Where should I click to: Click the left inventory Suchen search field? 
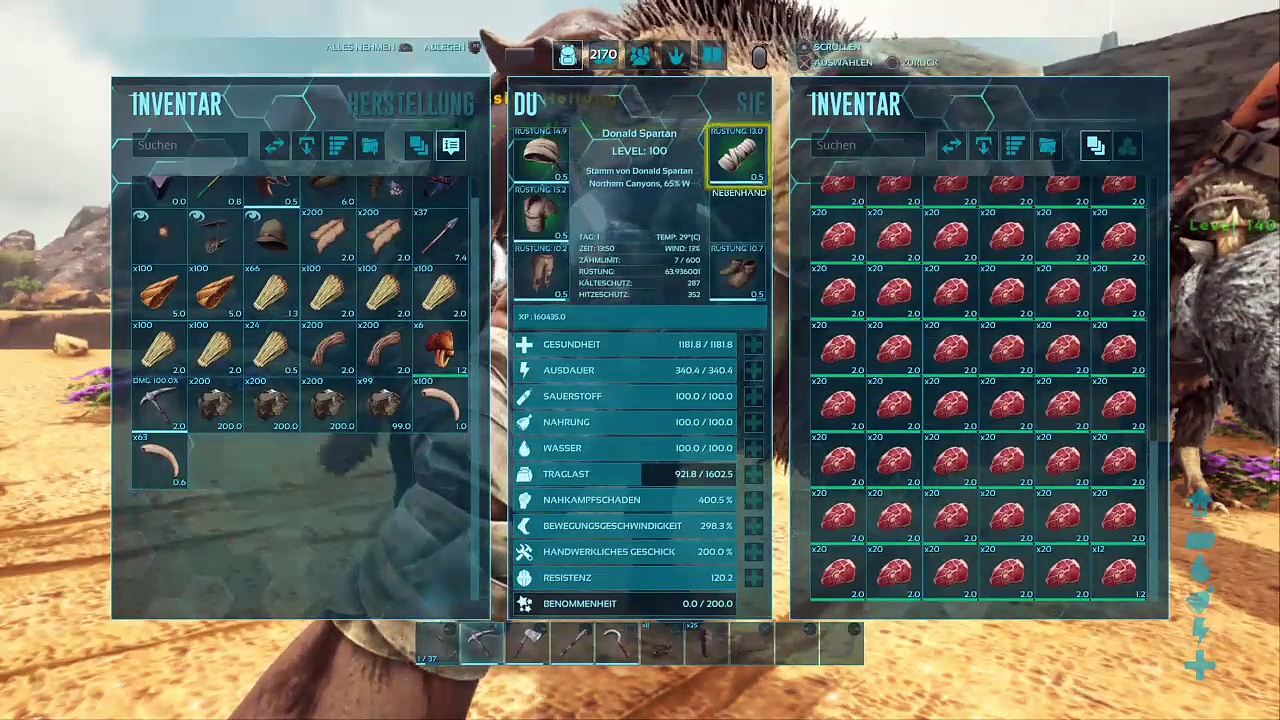(x=188, y=146)
